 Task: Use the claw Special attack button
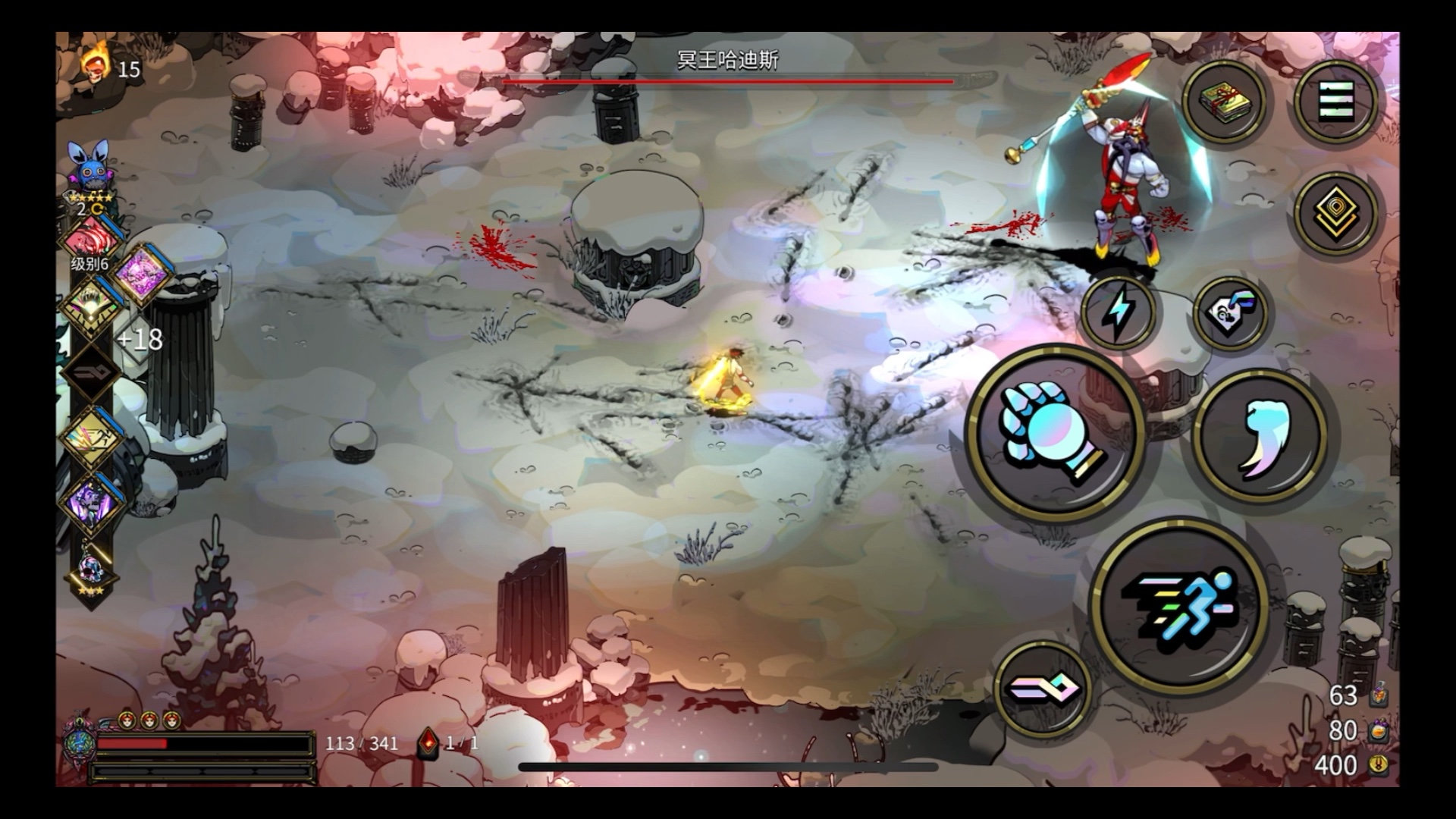tap(1260, 437)
